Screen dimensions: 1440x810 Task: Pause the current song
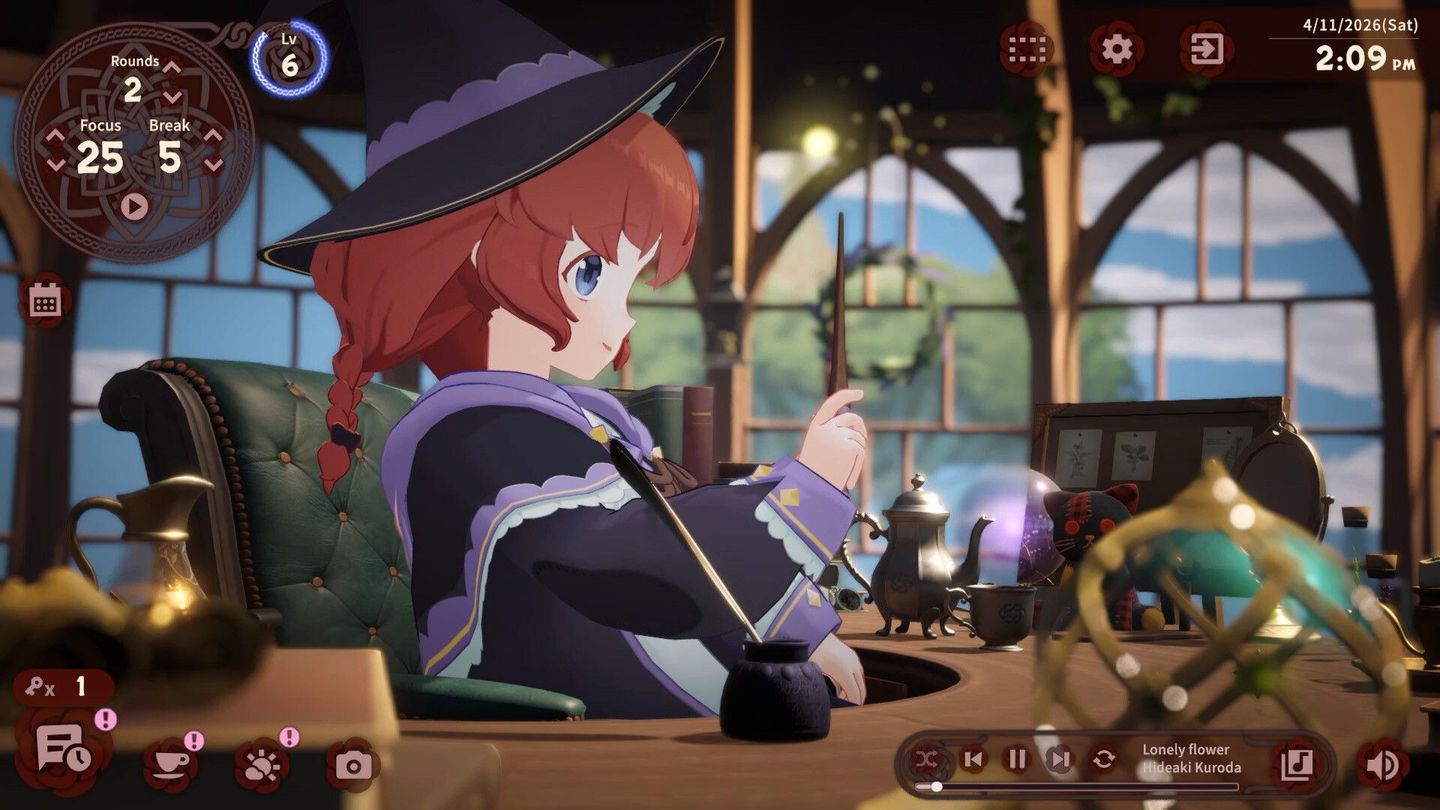[1016, 757]
